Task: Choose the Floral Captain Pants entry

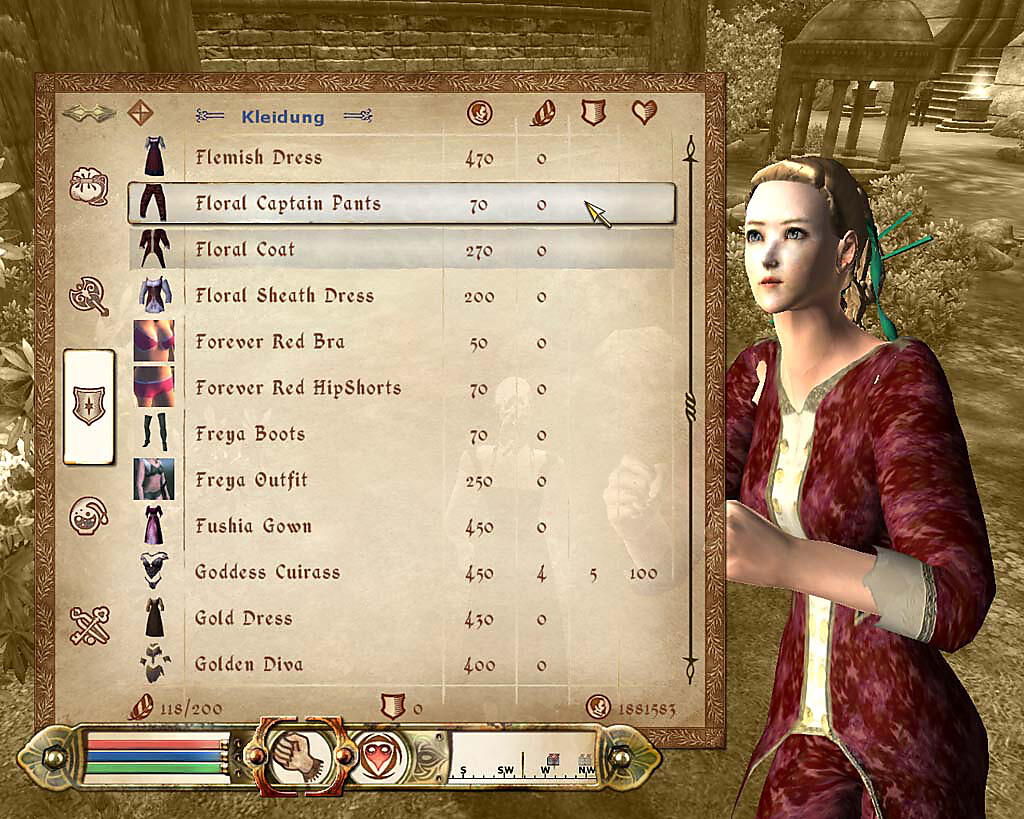Action: (288, 204)
